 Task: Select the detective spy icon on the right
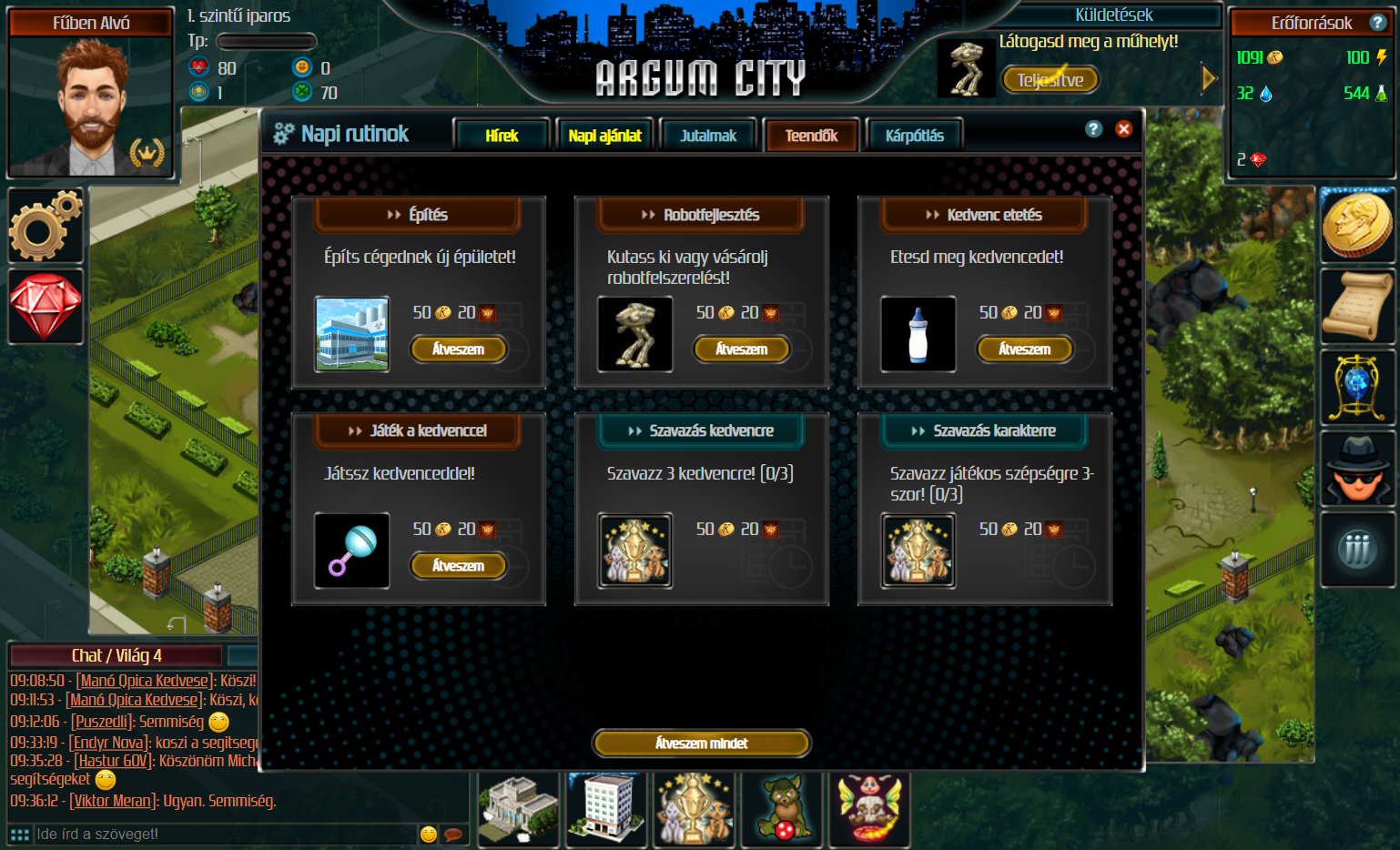coord(1357,468)
